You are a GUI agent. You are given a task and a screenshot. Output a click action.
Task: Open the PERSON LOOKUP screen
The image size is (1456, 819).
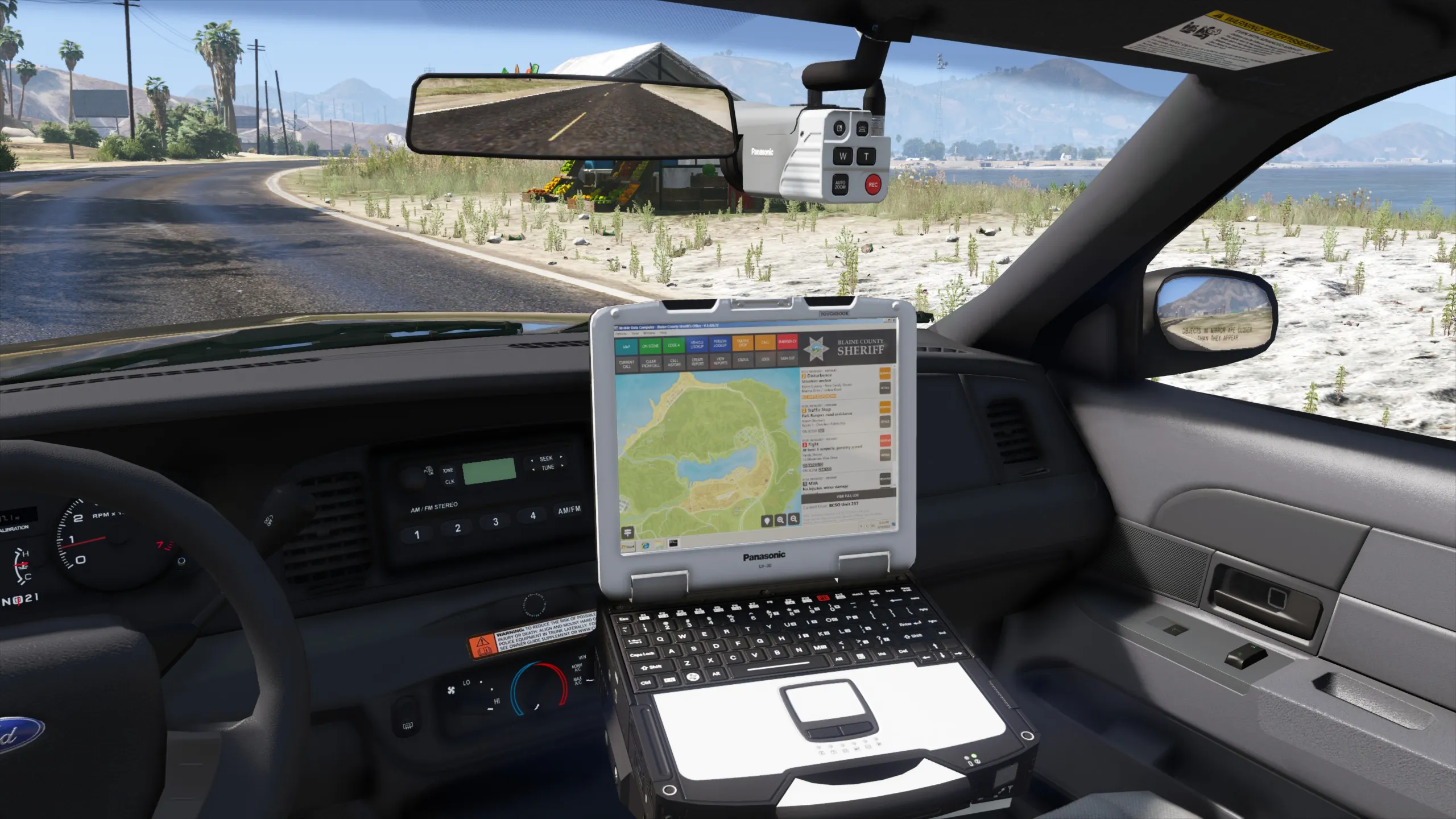coord(720,344)
